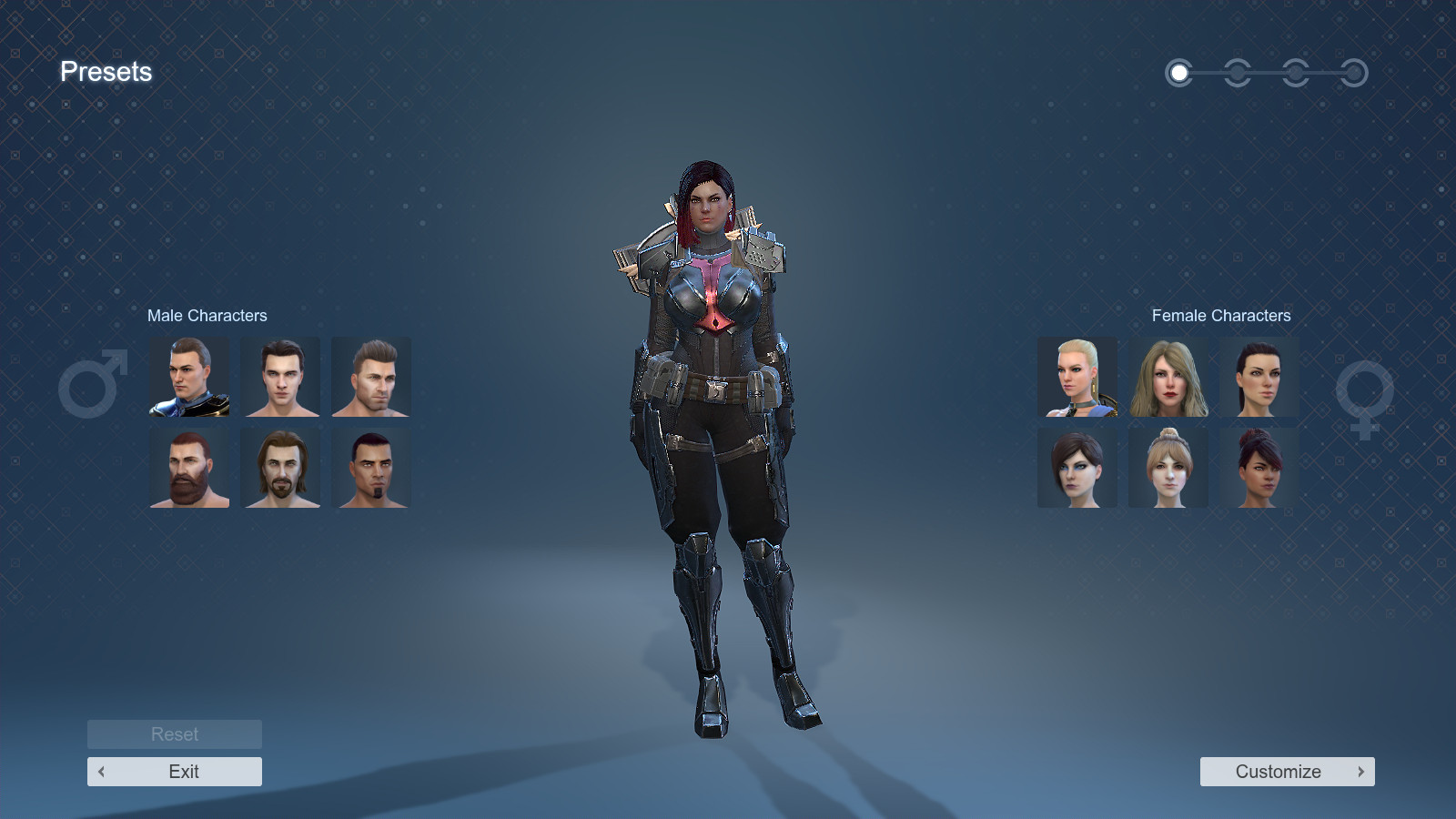
Task: Select the short-haired blonde female preset
Action: [1077, 377]
